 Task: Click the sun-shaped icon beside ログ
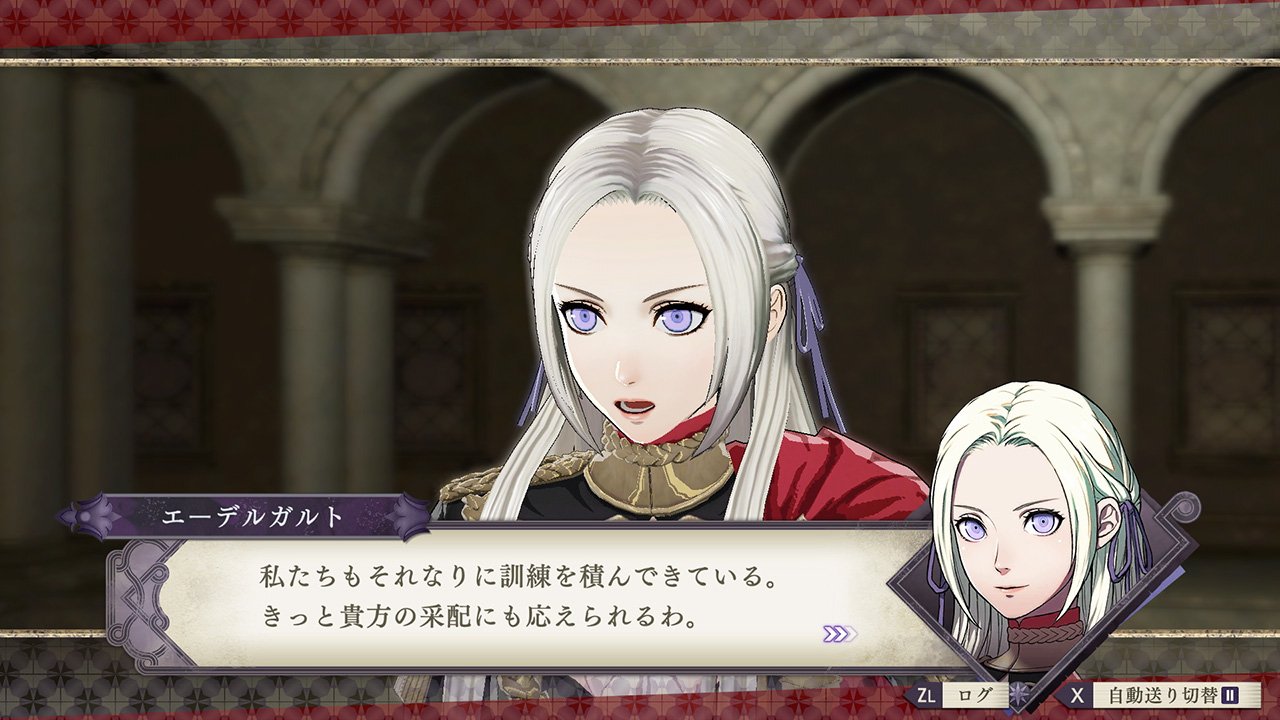[x=1018, y=693]
